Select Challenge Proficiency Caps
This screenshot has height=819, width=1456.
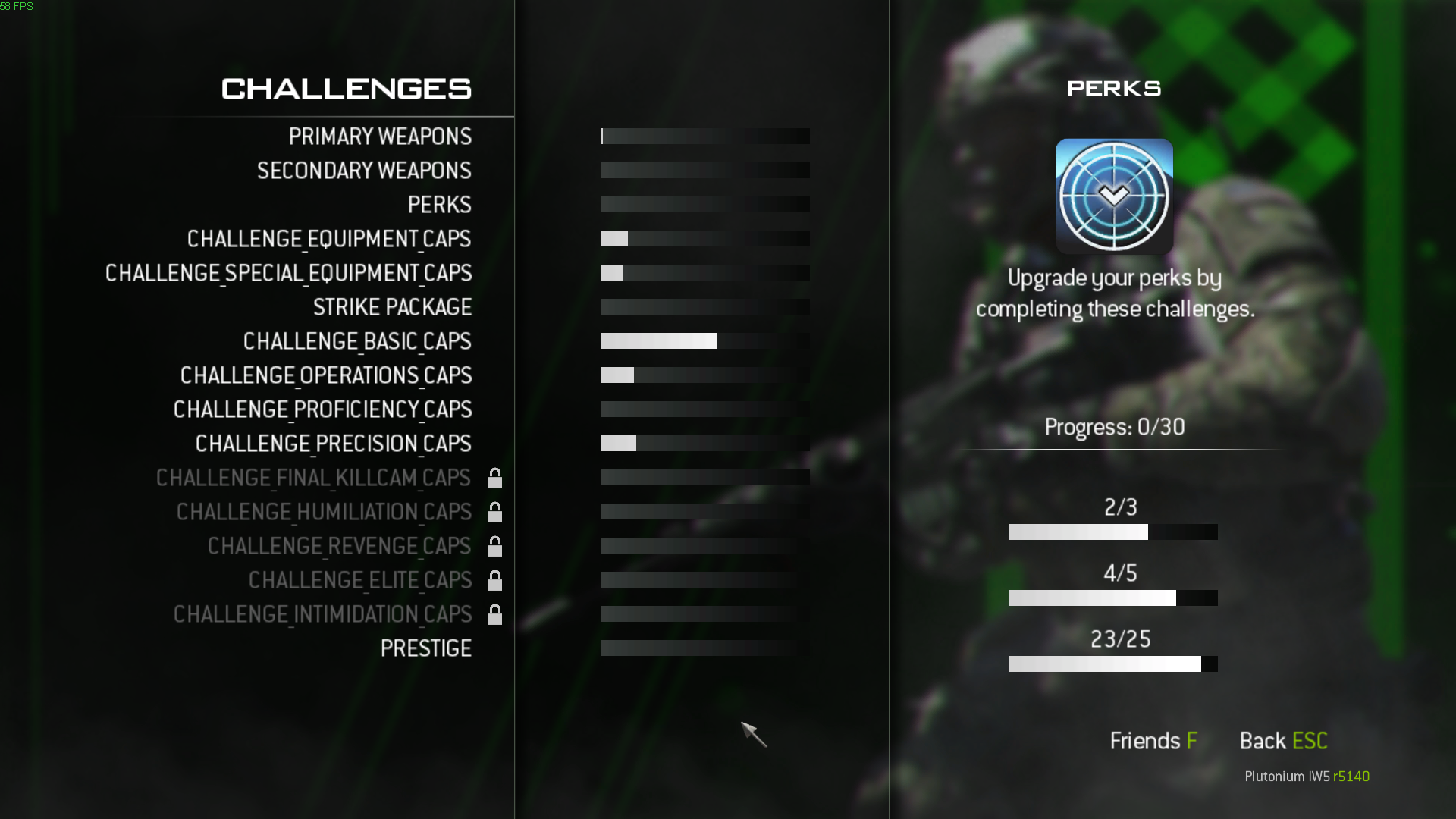[322, 409]
